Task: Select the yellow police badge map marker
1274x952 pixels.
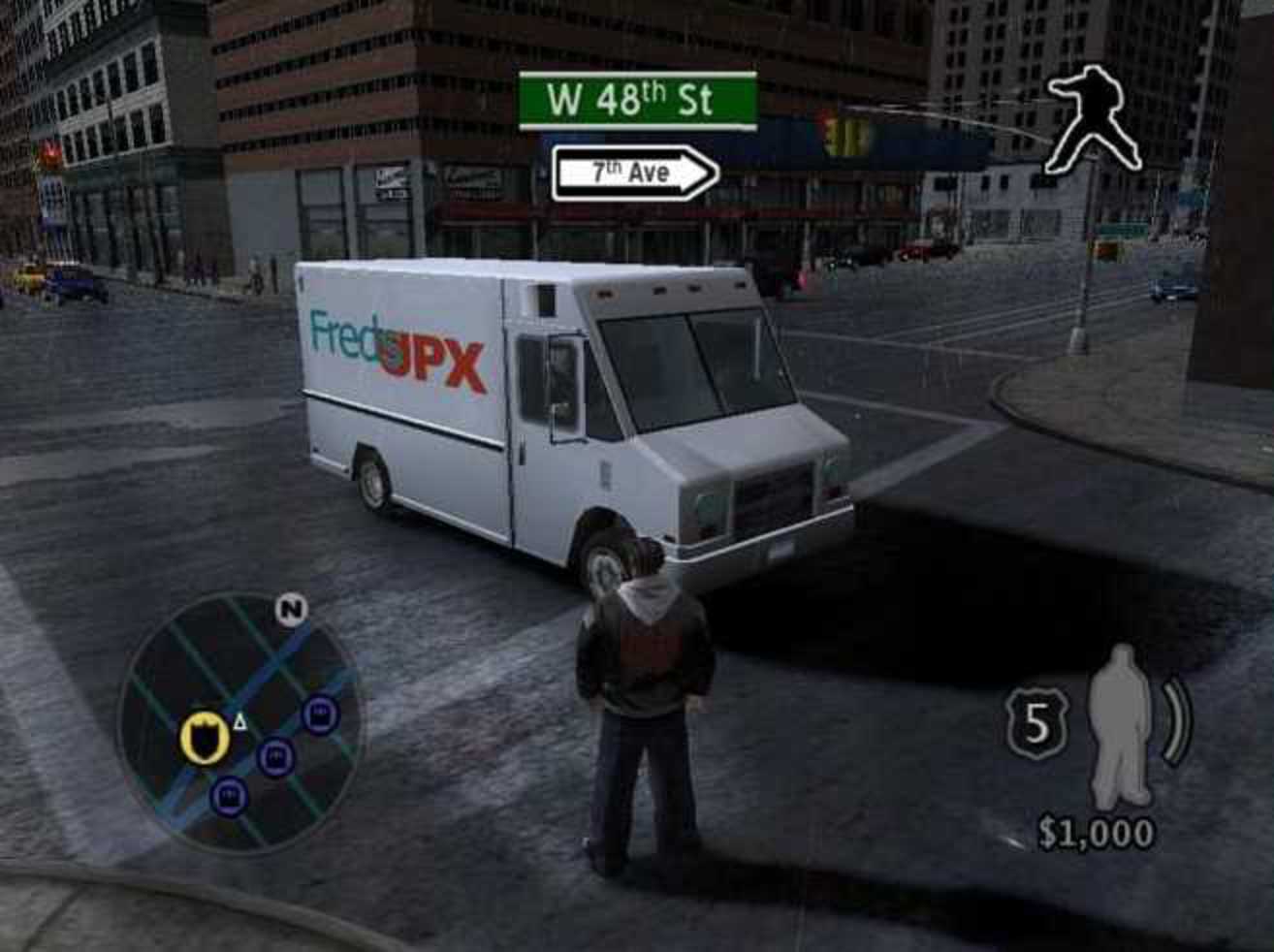Action: click(205, 739)
